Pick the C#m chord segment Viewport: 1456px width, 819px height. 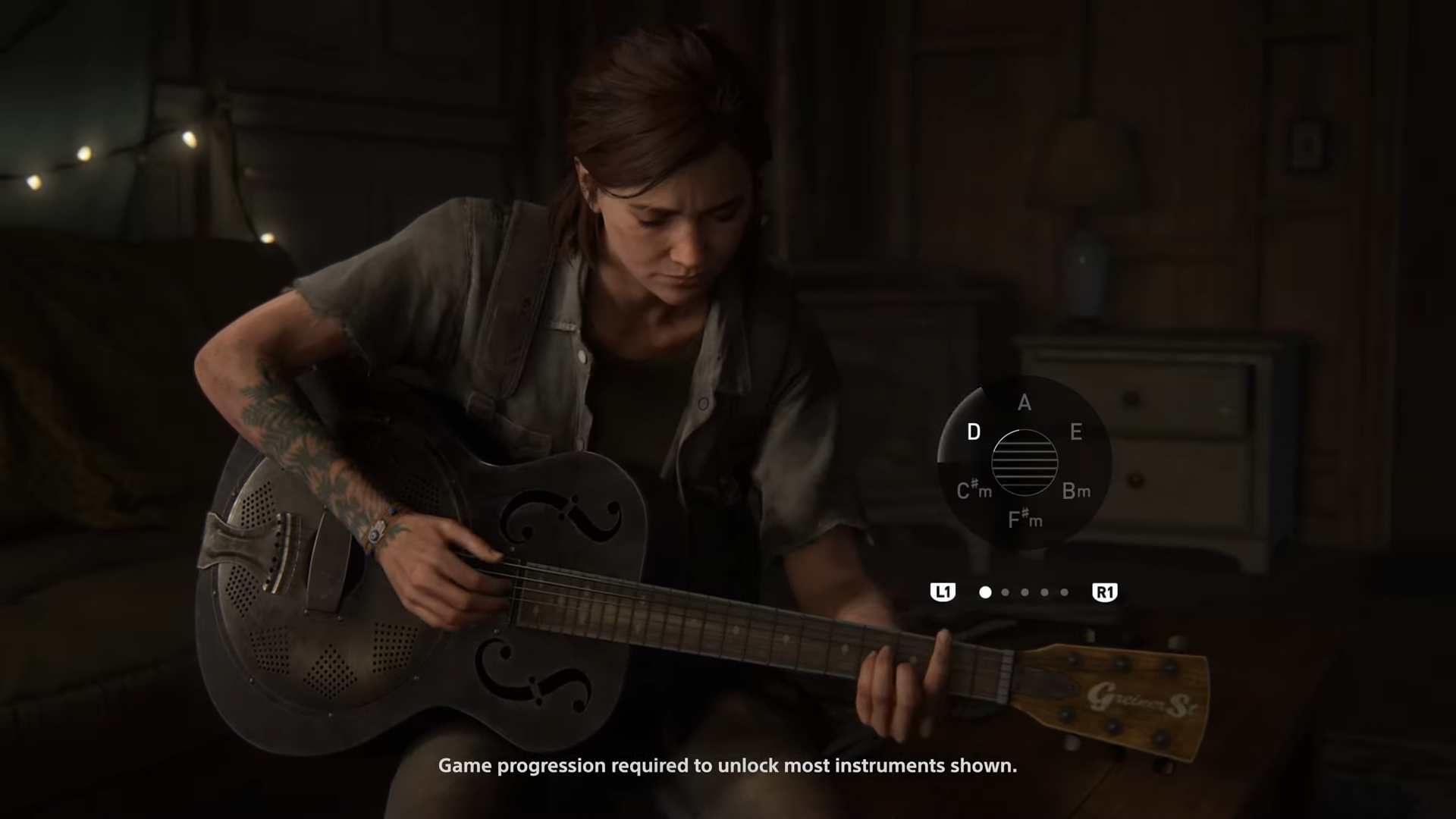[974, 491]
